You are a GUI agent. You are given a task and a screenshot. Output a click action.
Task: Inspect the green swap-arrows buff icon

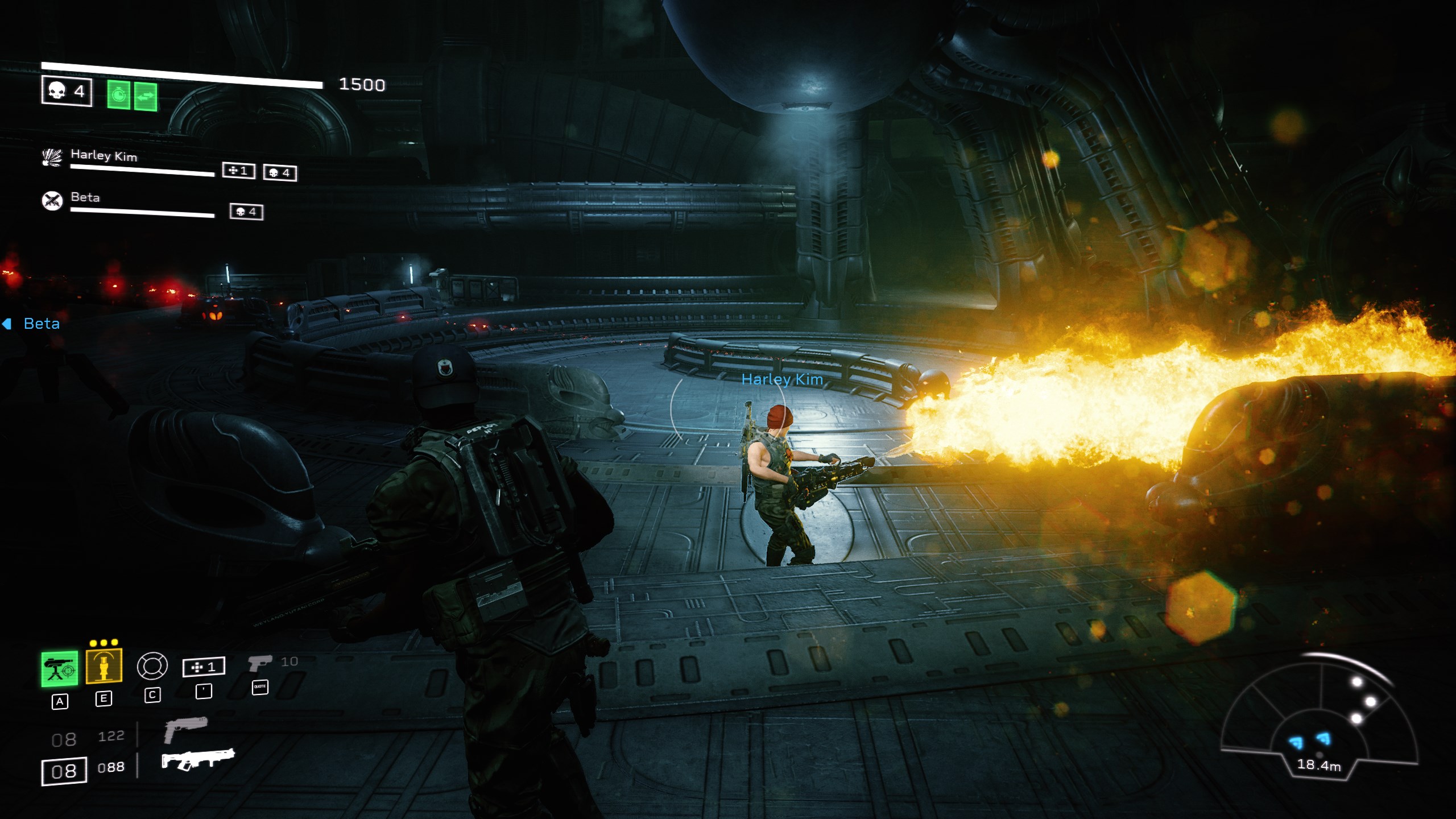(146, 96)
